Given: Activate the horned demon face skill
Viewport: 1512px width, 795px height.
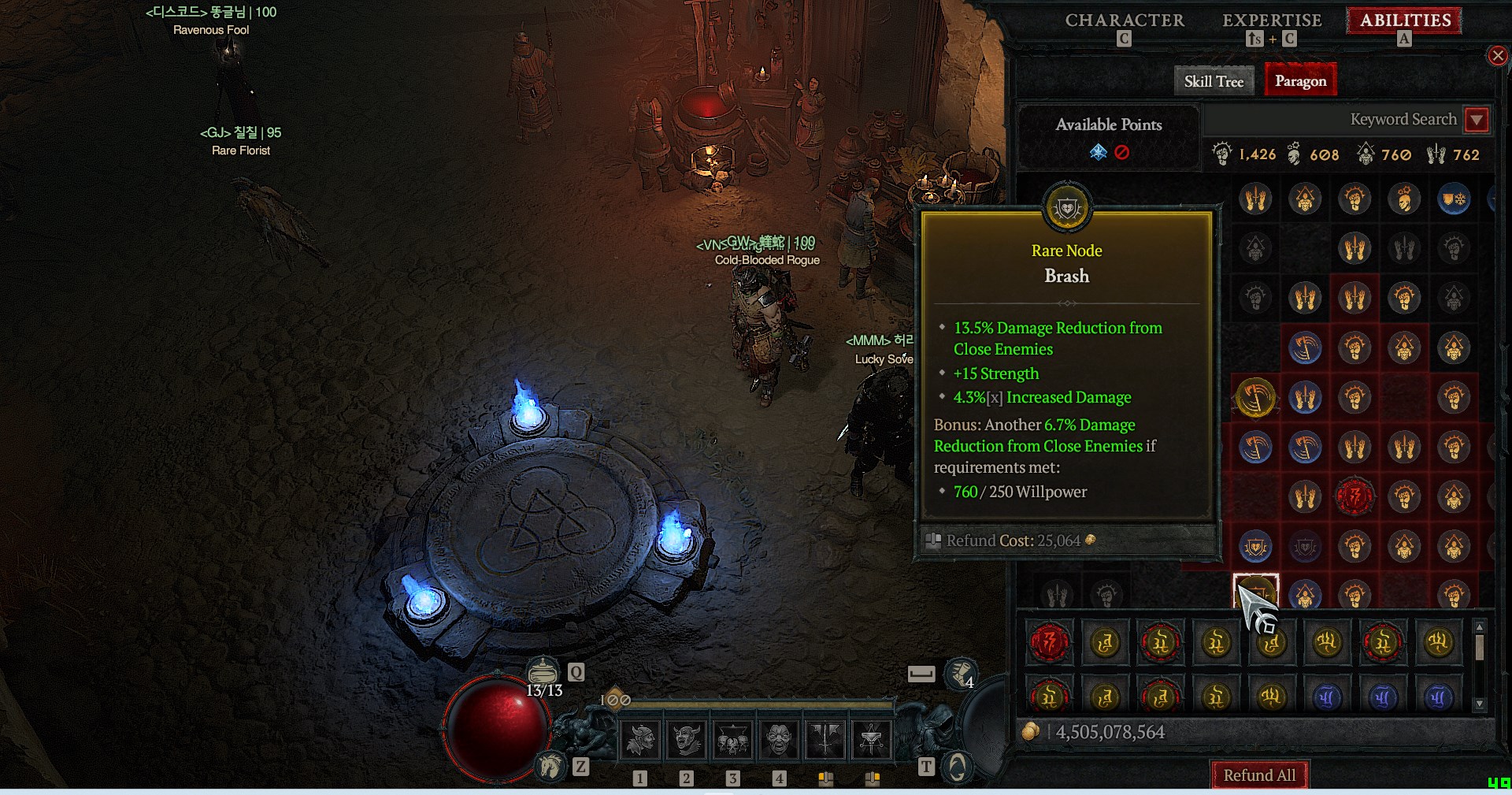Looking at the screenshot, I should pyautogui.click(x=686, y=739).
